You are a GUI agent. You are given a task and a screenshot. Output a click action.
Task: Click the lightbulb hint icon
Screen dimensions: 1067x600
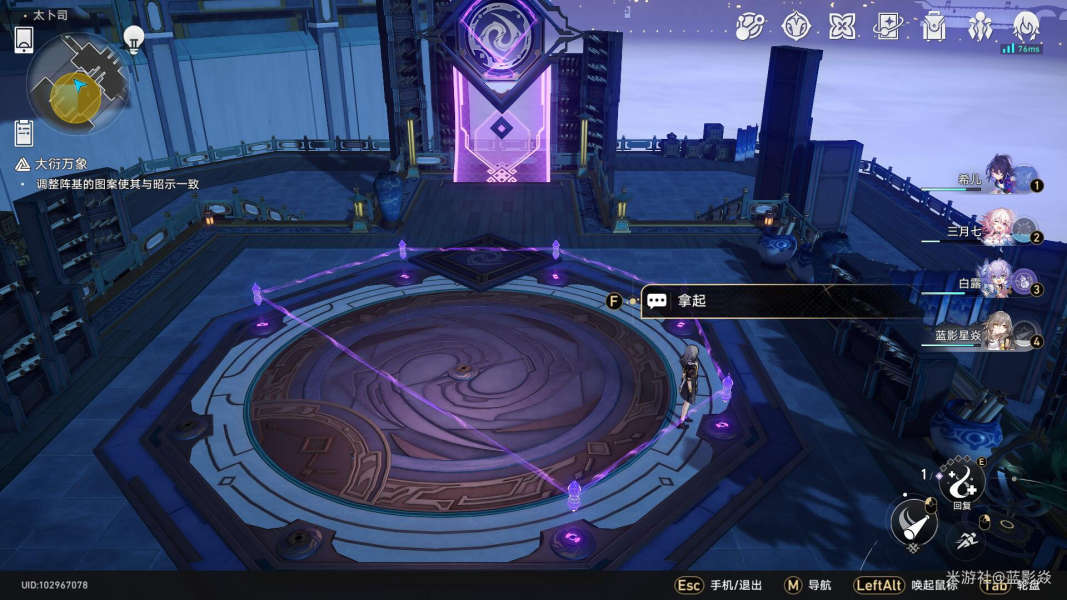[133, 37]
